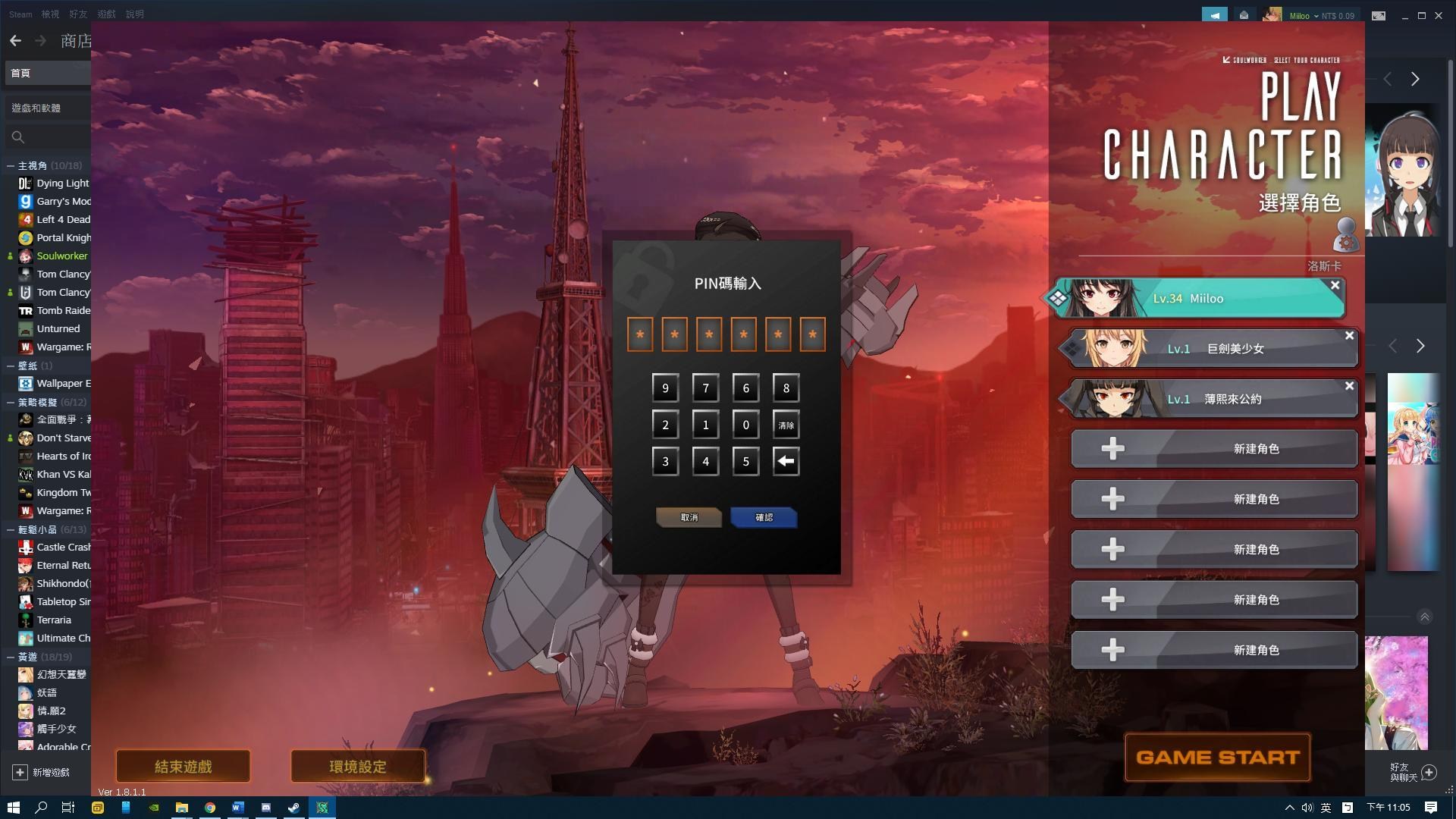Exit via the 結束遊戲 button
This screenshot has width=1456, height=819.
pos(183,766)
